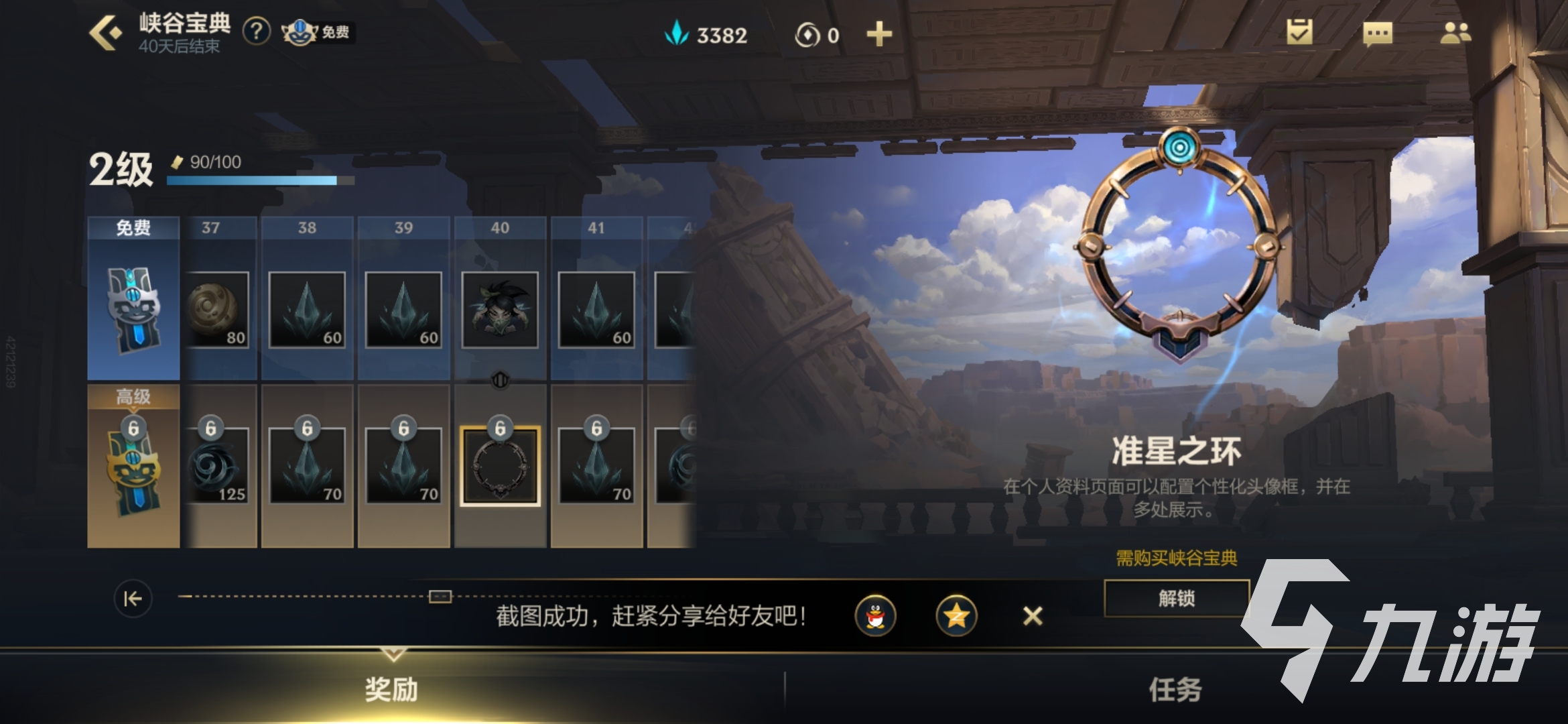This screenshot has height=724, width=1568.
Task: Unlock the pass with the 解锁 button
Action: coord(1177,598)
